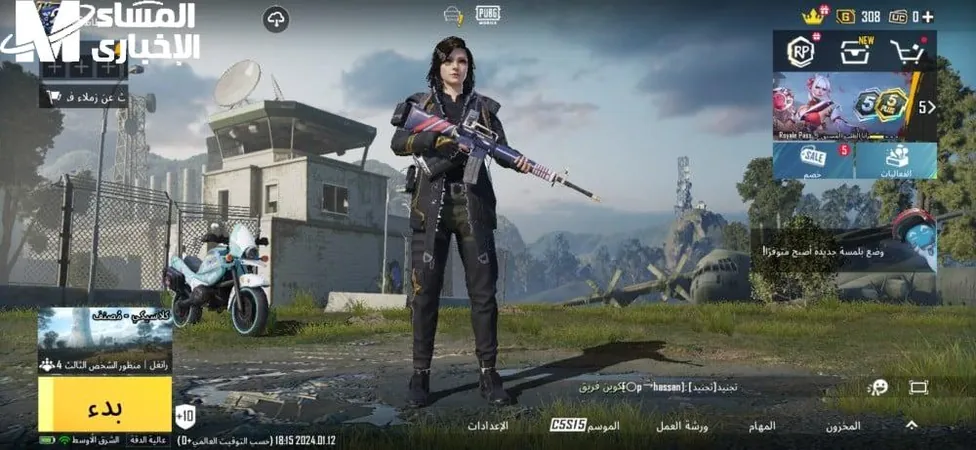Open the inventory (المخزون) menu
The height and width of the screenshot is (450, 976).
pyautogui.click(x=843, y=426)
